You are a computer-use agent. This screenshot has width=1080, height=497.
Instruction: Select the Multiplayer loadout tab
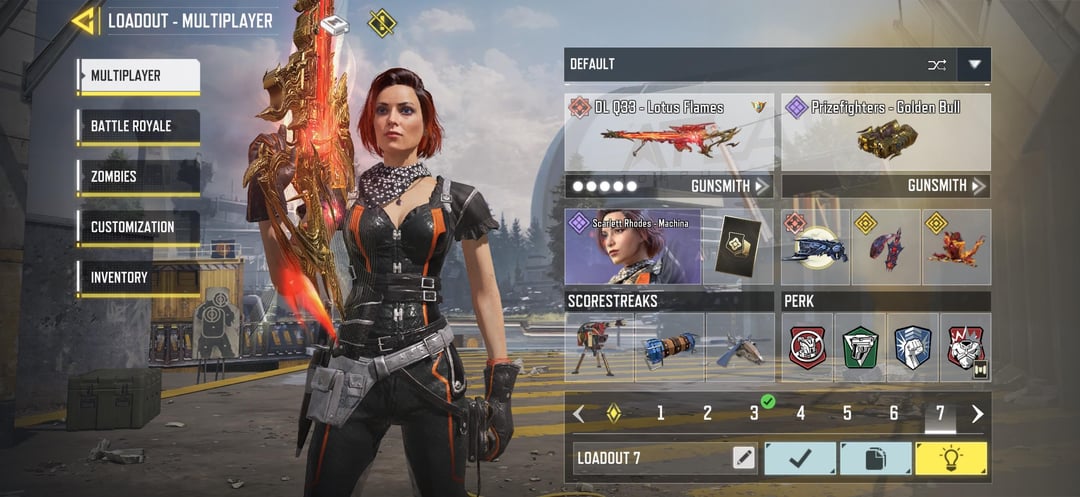[x=138, y=76]
